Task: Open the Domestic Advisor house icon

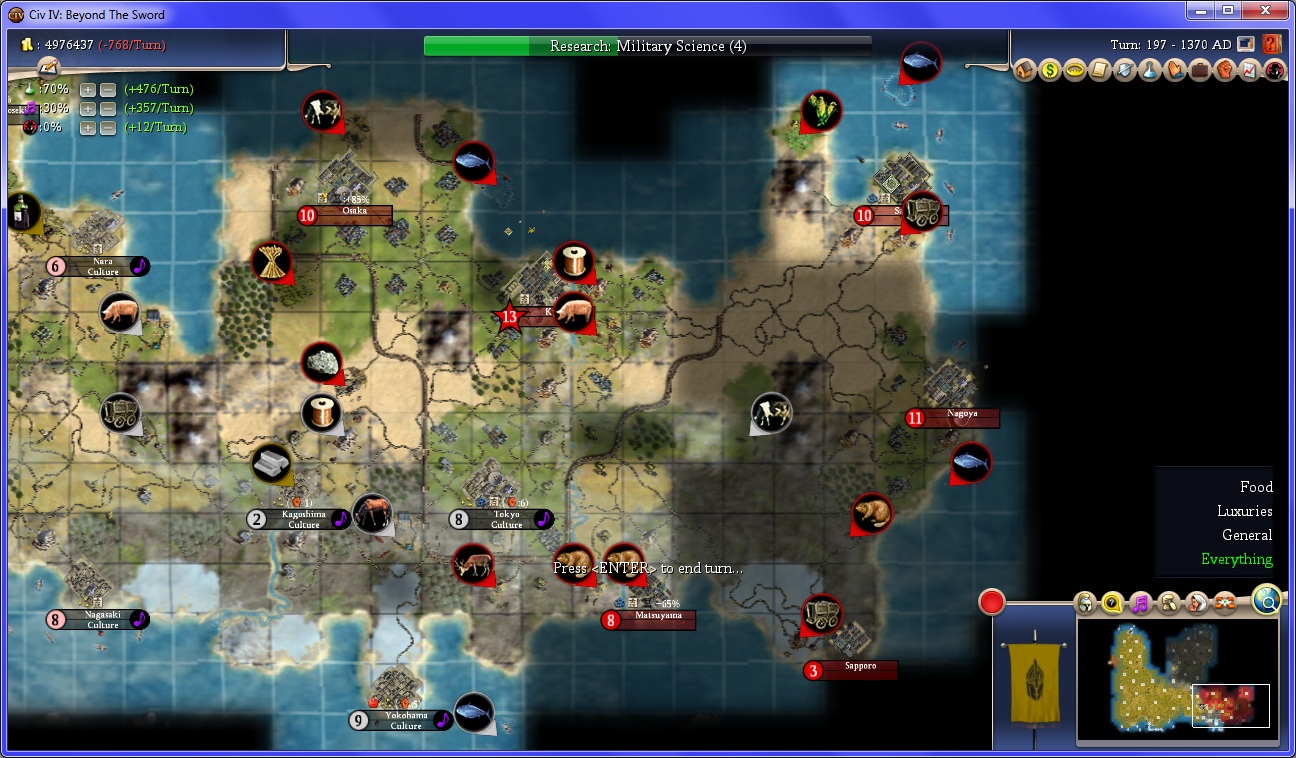Action: [1024, 70]
